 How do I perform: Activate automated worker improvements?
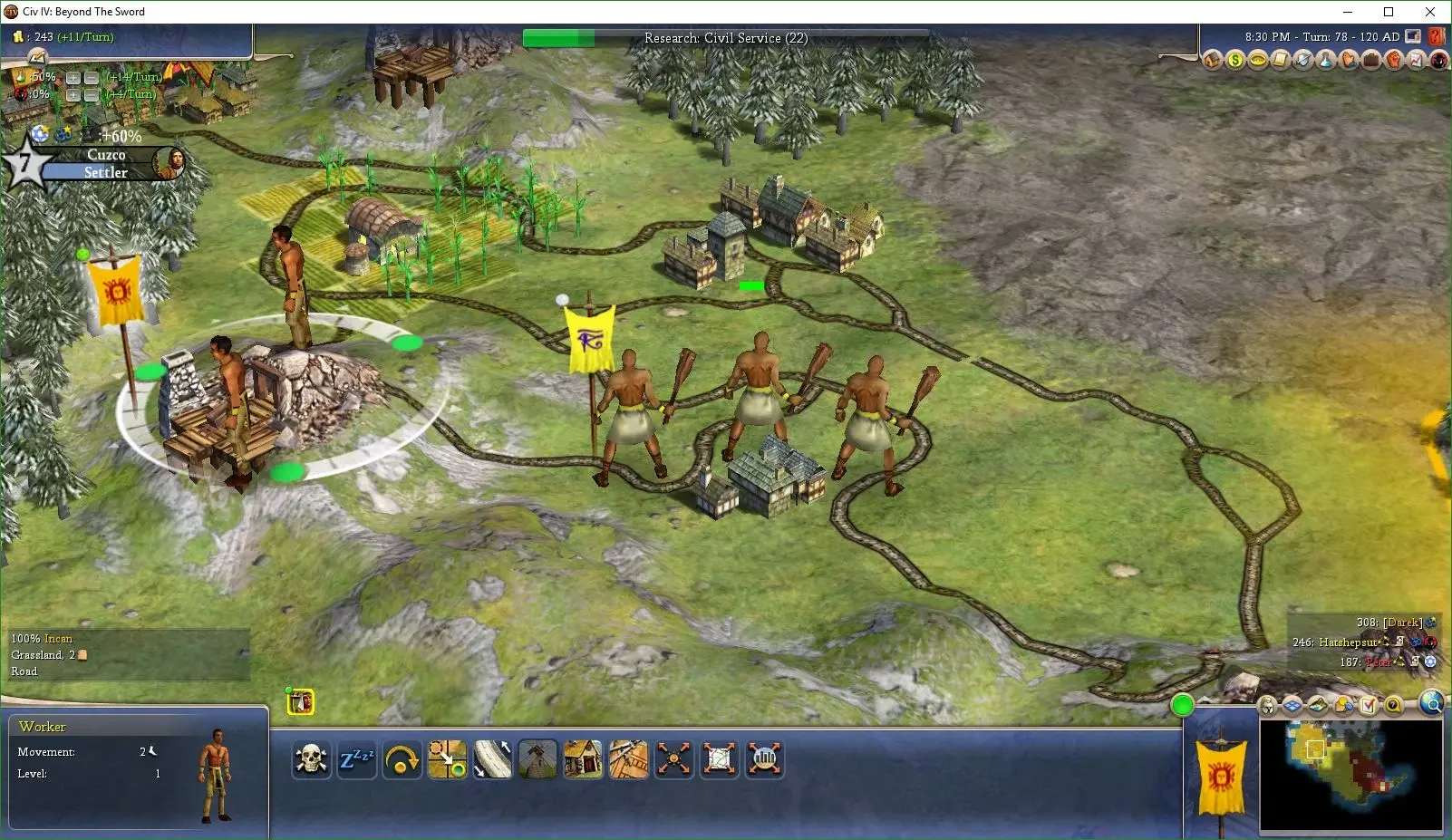(673, 759)
